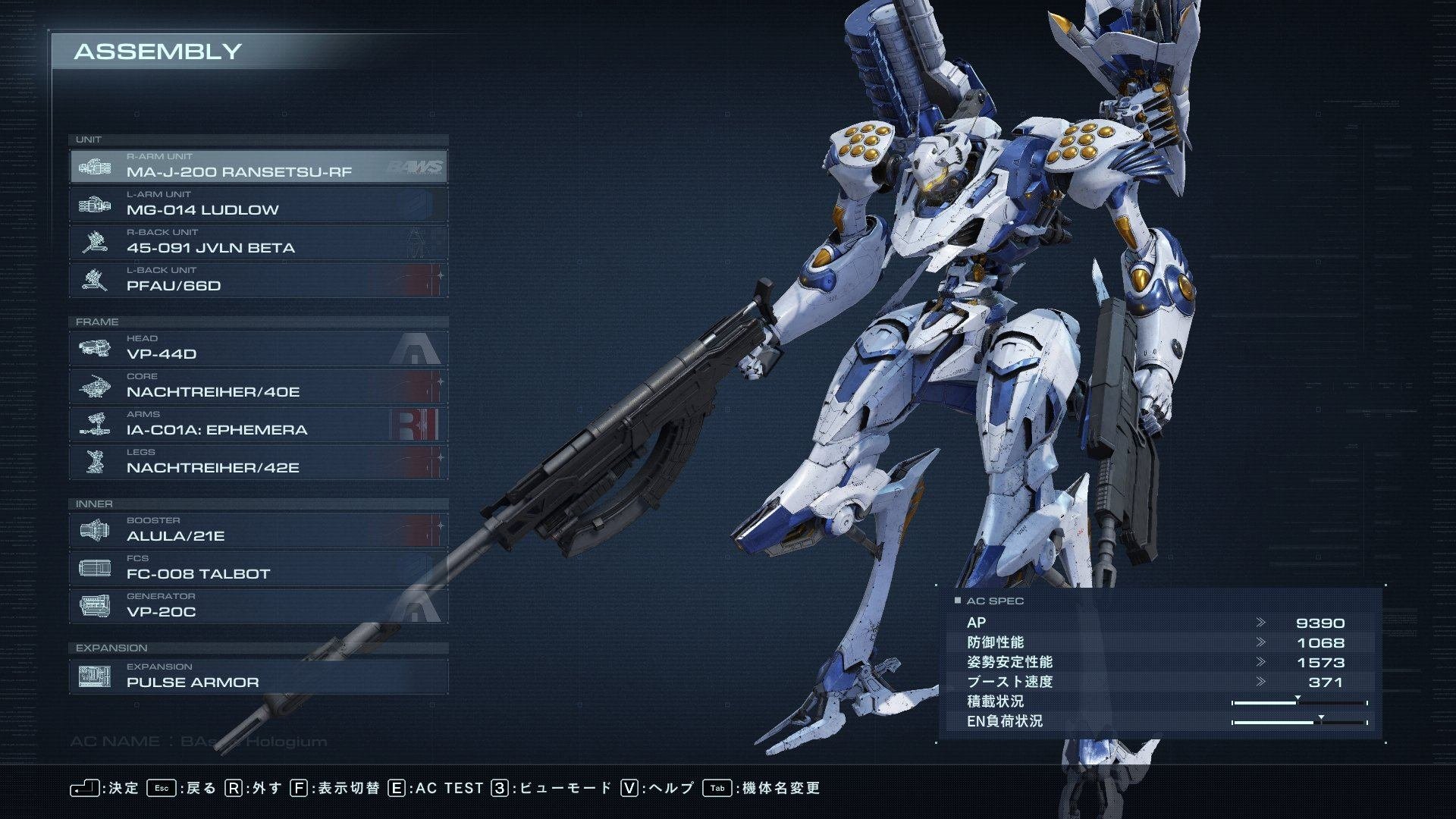Open the EXPANSION slot PULSE ARMOR
The width and height of the screenshot is (1456, 819).
[x=258, y=676]
